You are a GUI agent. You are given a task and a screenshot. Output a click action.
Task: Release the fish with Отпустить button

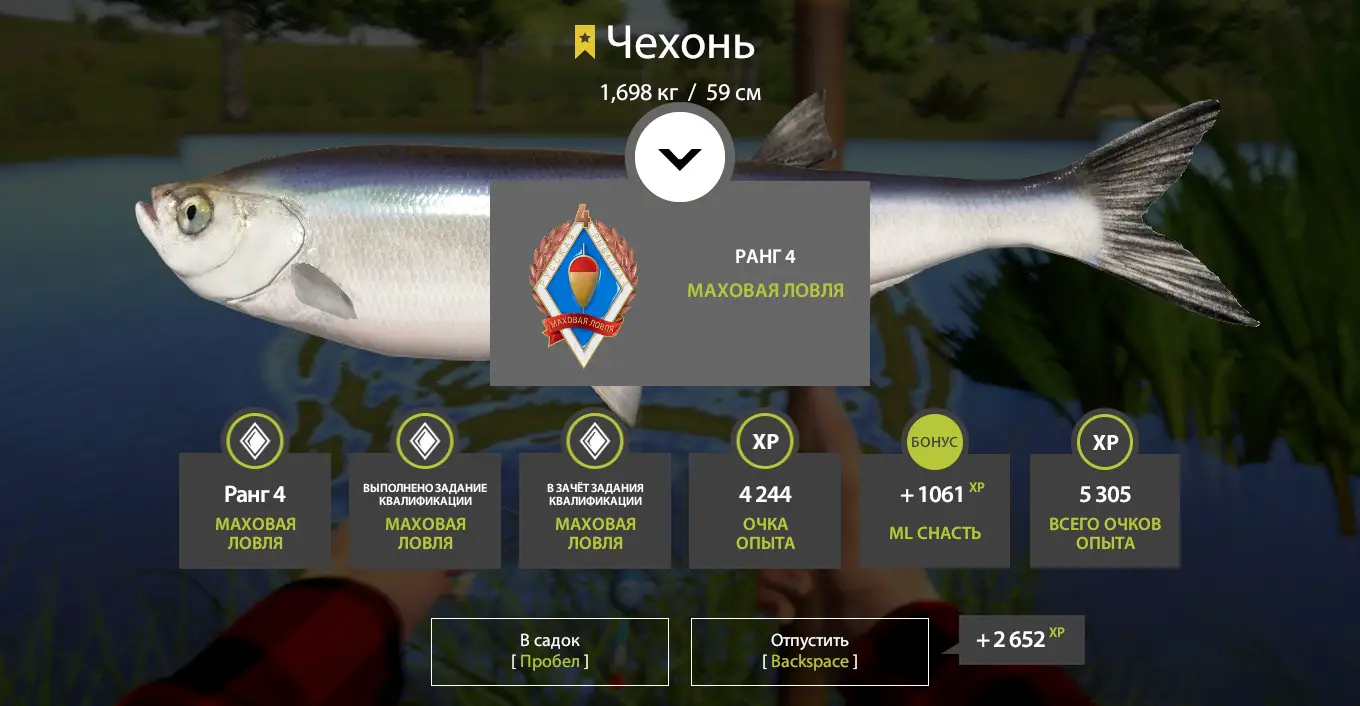809,651
